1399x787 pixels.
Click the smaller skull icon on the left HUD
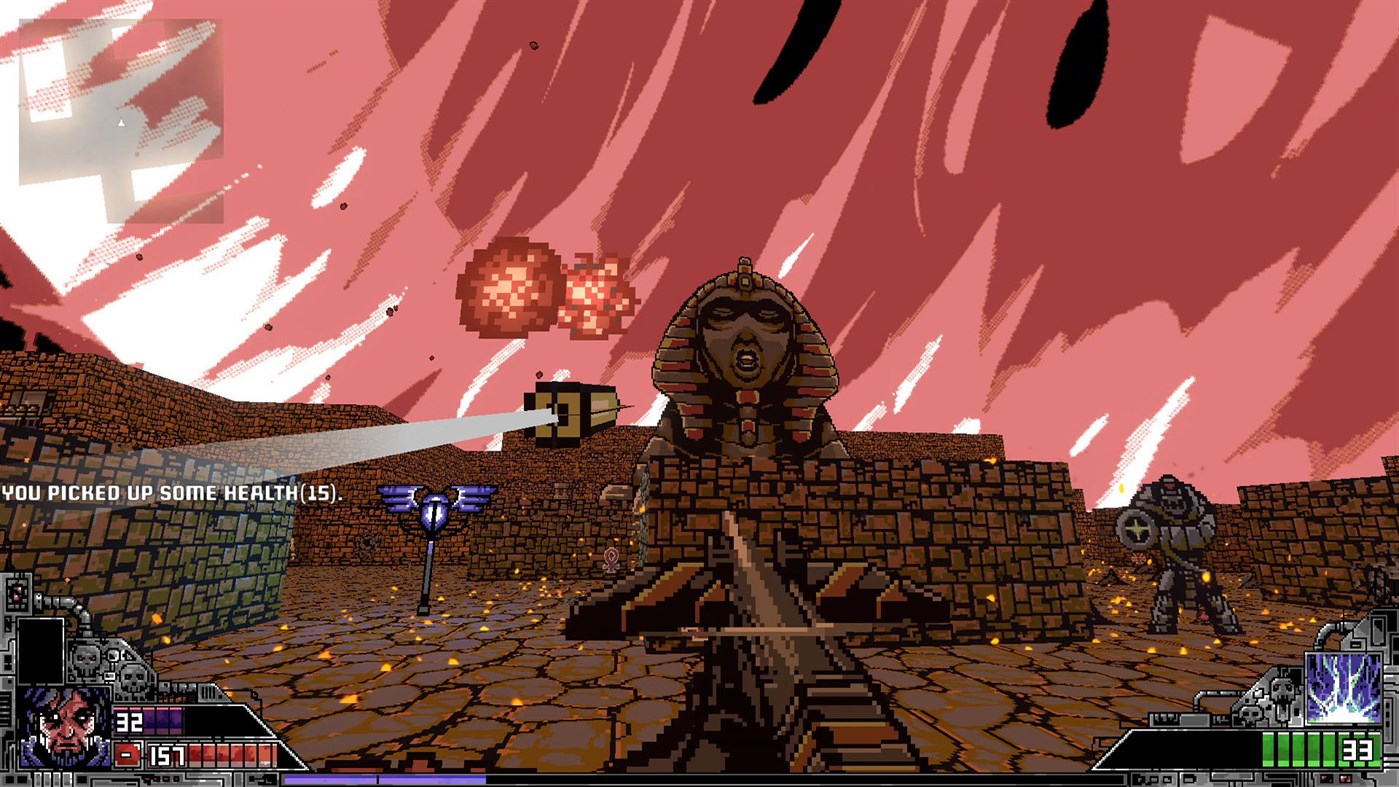pyautogui.click(x=133, y=676)
